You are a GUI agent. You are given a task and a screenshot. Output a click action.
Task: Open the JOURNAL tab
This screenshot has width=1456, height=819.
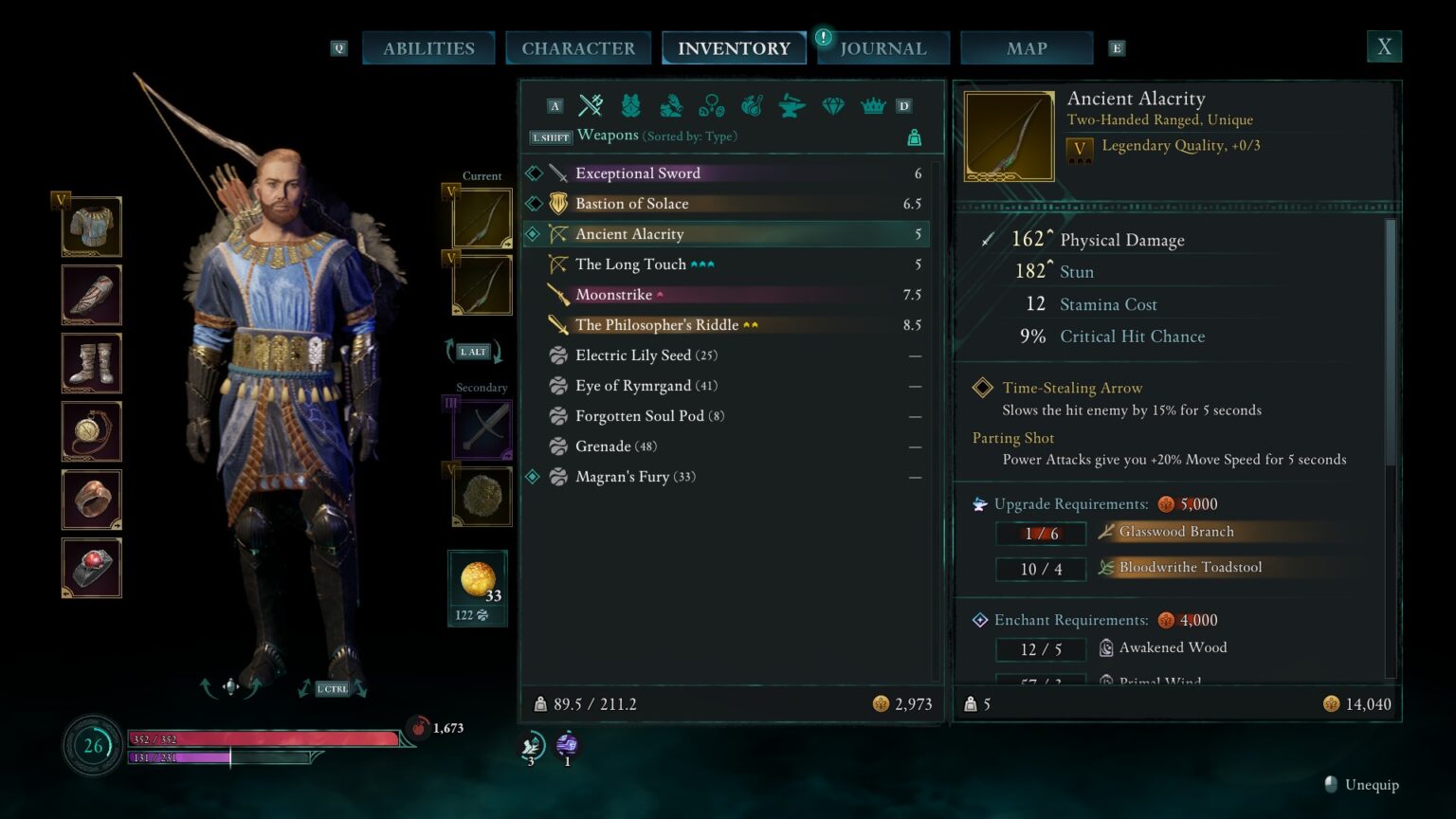pyautogui.click(x=883, y=47)
